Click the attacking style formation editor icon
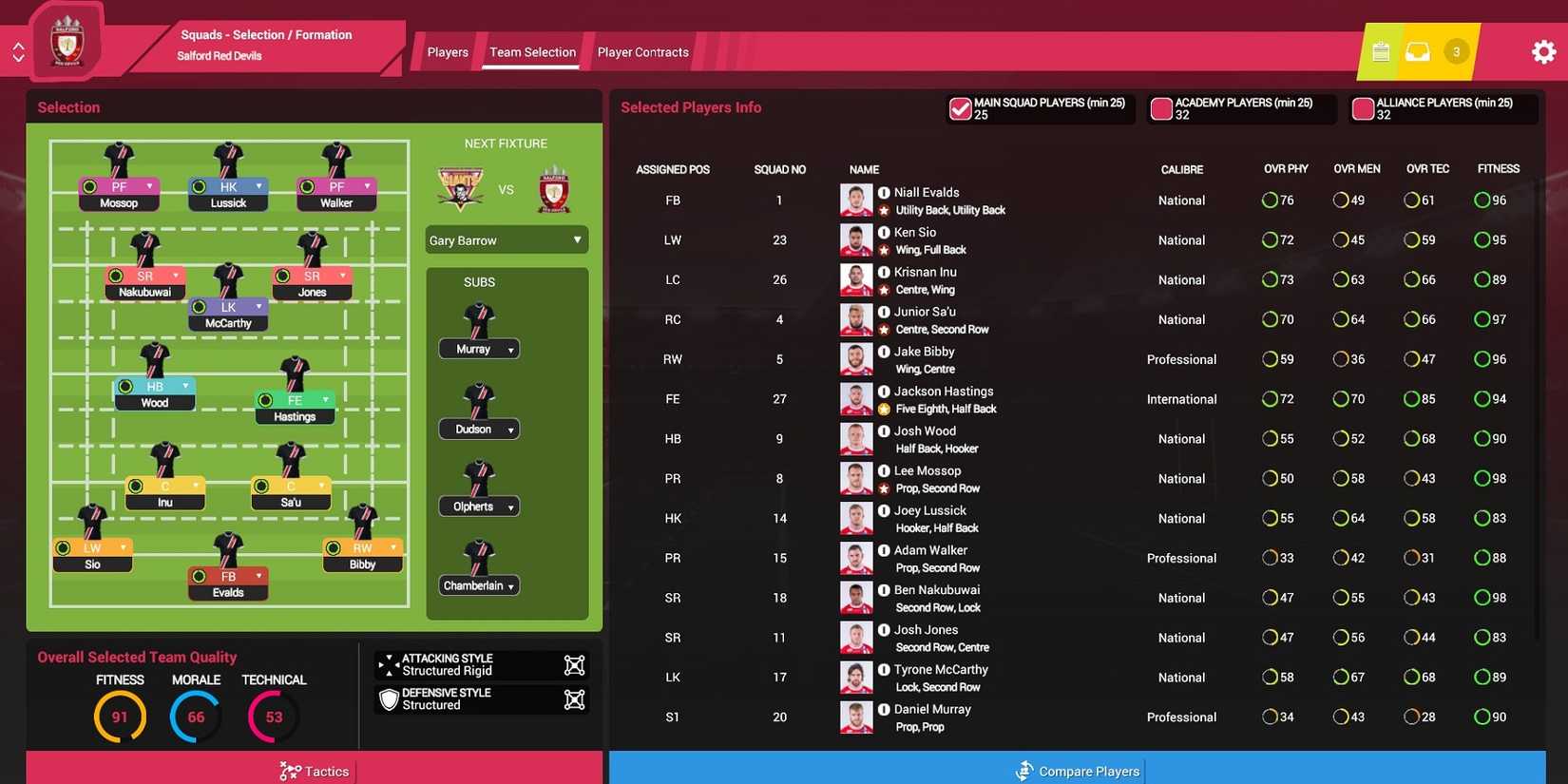1568x784 pixels. point(574,665)
